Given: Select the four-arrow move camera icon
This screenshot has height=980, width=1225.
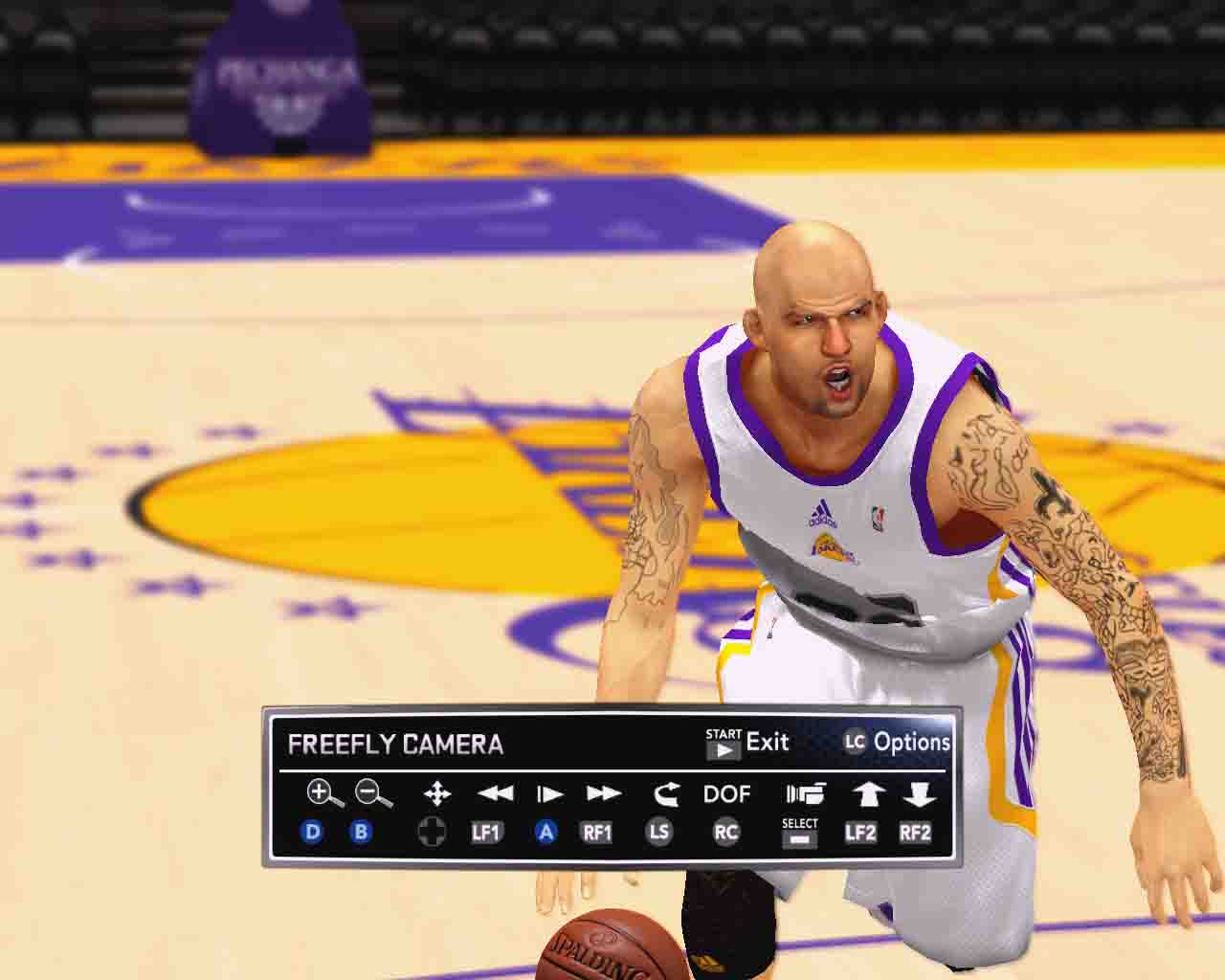Looking at the screenshot, I should 436,793.
